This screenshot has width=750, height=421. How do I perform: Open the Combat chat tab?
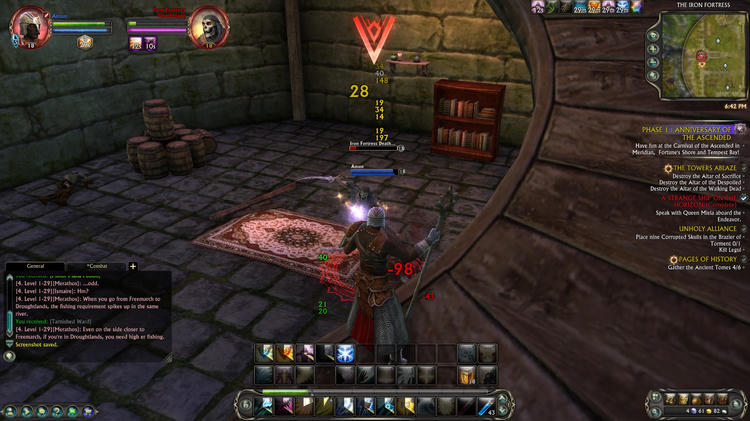click(103, 267)
